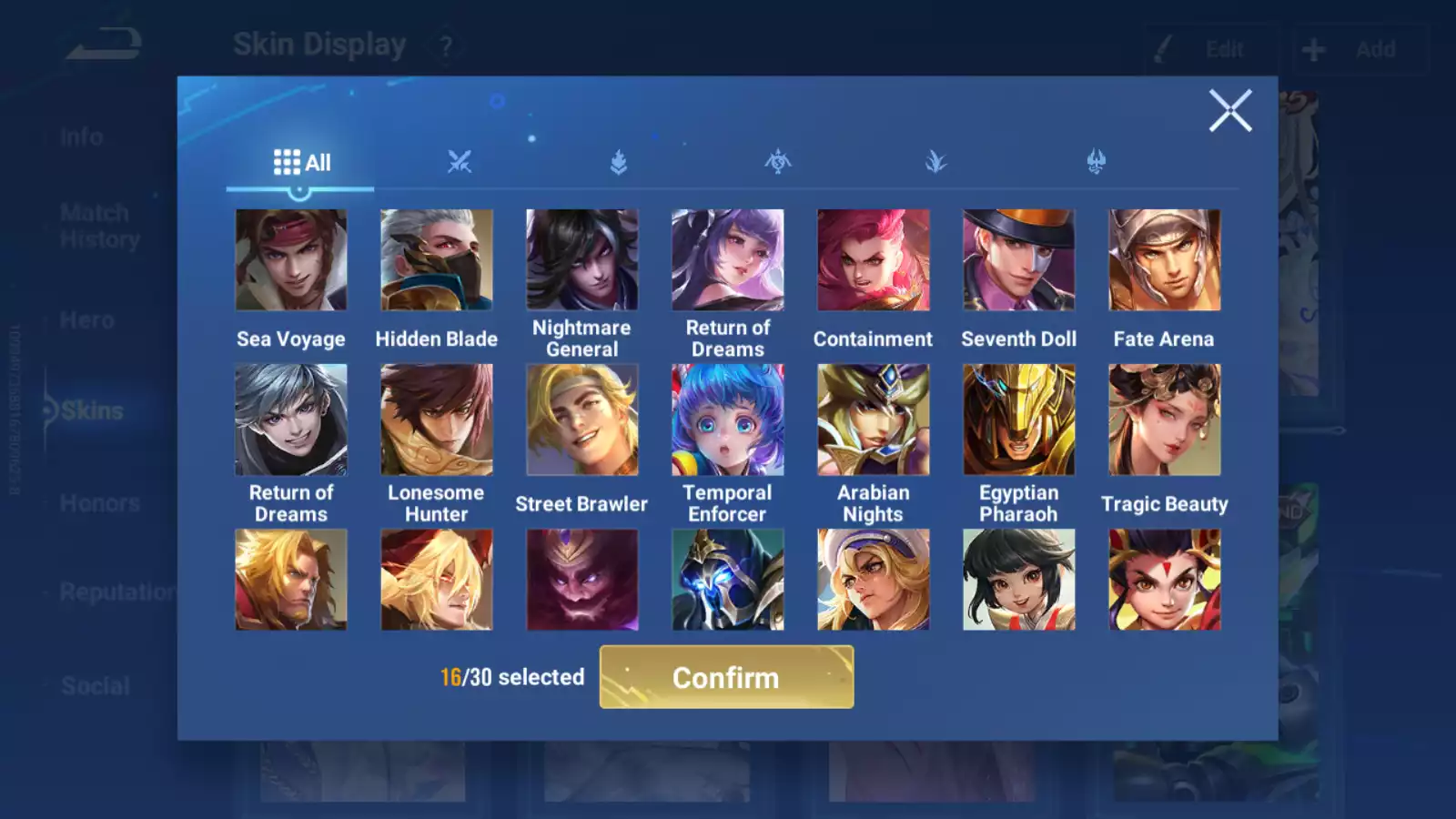Deselect the Sea Voyage skin
The width and height of the screenshot is (1456, 819).
pos(291,259)
